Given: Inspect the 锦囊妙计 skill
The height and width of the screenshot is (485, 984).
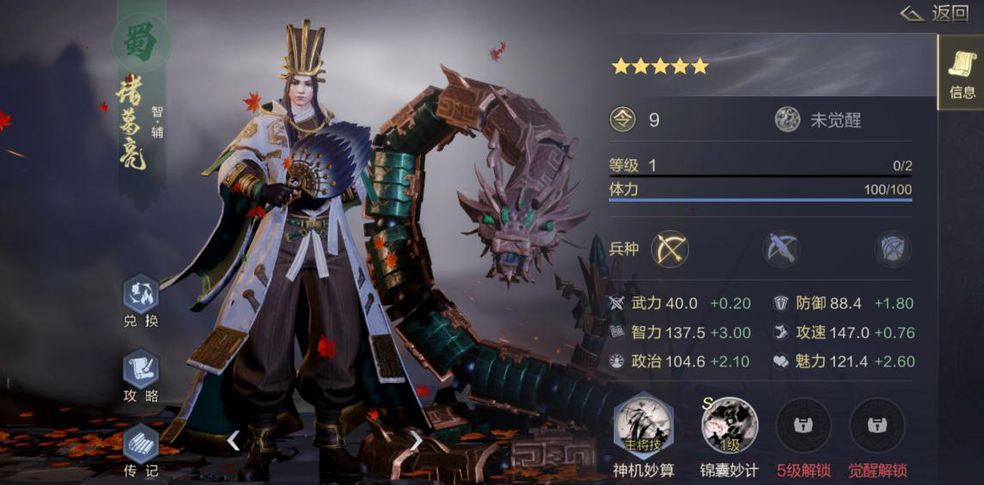Looking at the screenshot, I should click(727, 424).
